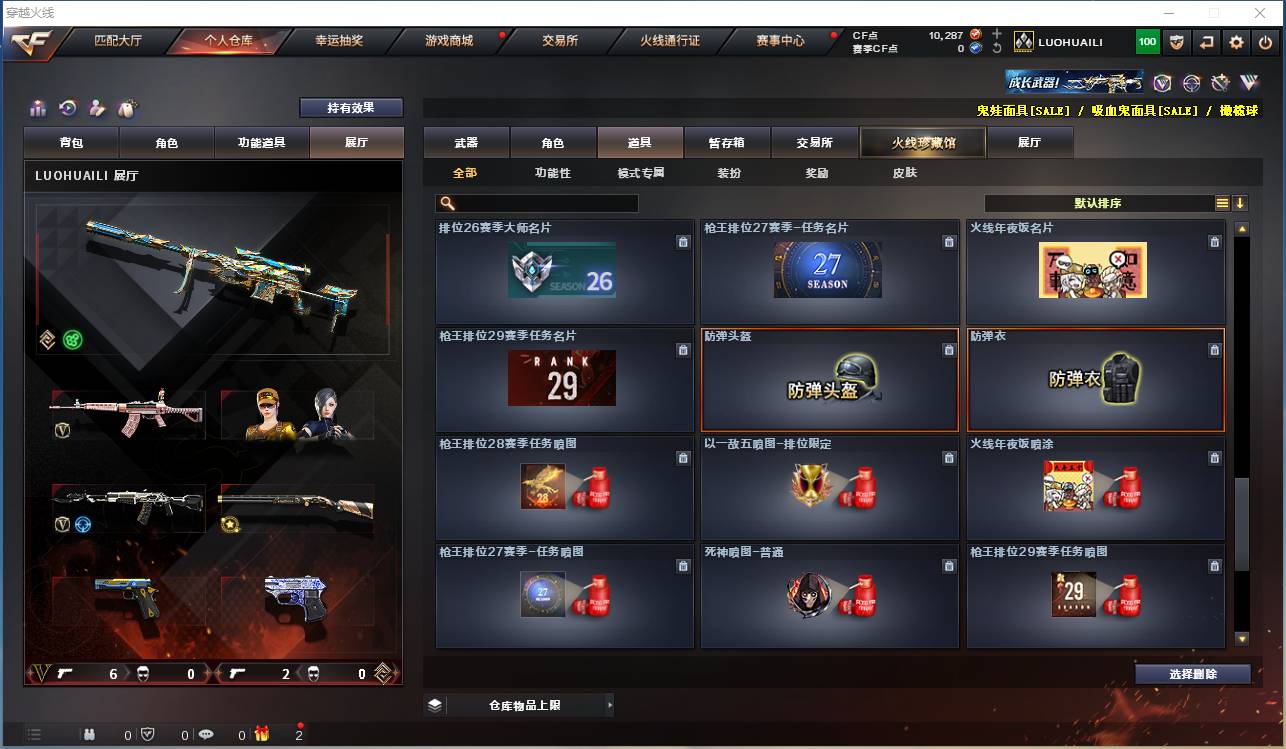Click the friends icon on the bottom bar
This screenshot has height=749, width=1286.
click(x=90, y=735)
